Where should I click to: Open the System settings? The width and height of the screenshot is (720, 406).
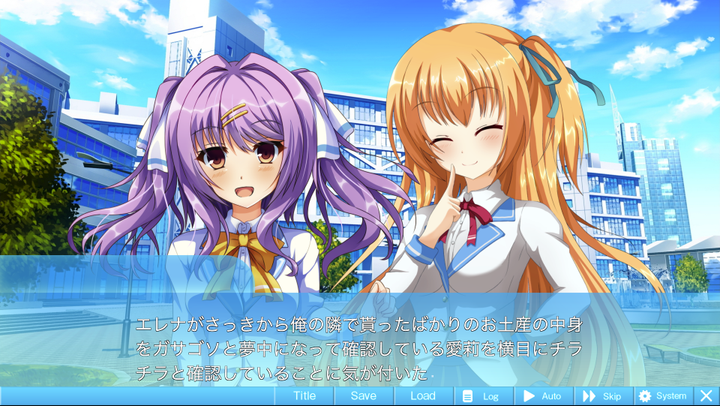663,396
